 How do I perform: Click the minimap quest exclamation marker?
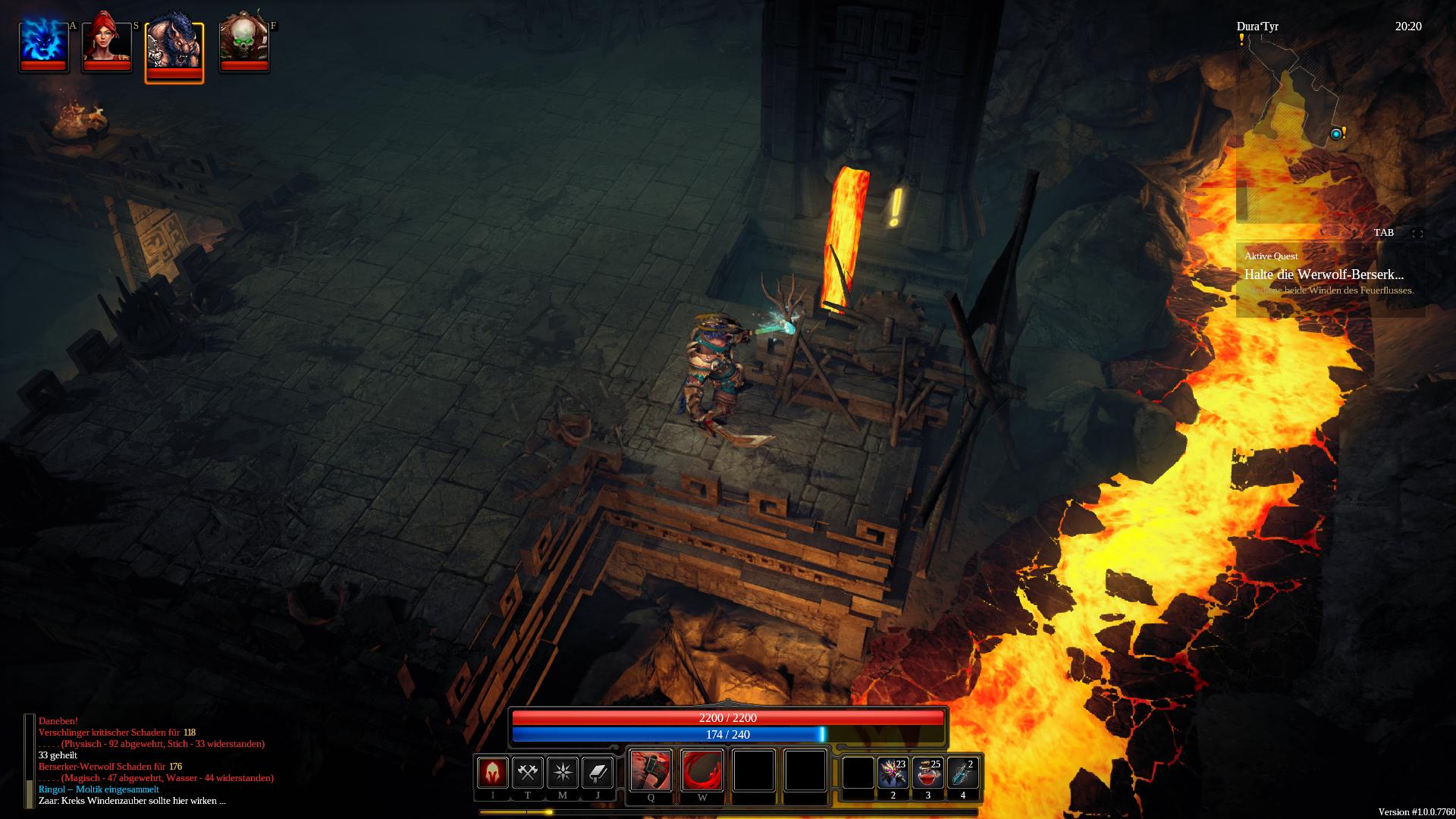point(1344,133)
